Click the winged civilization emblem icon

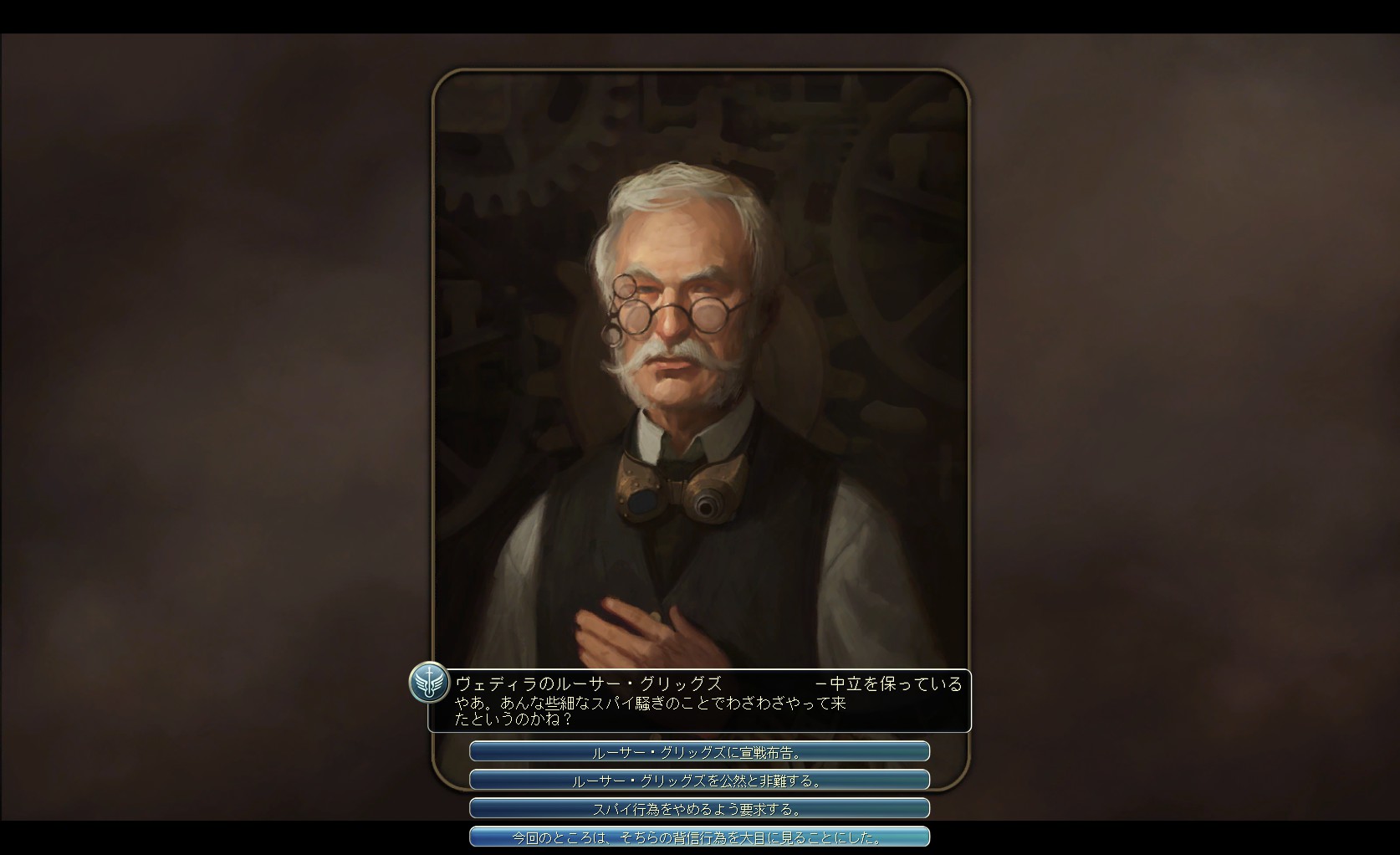(429, 683)
